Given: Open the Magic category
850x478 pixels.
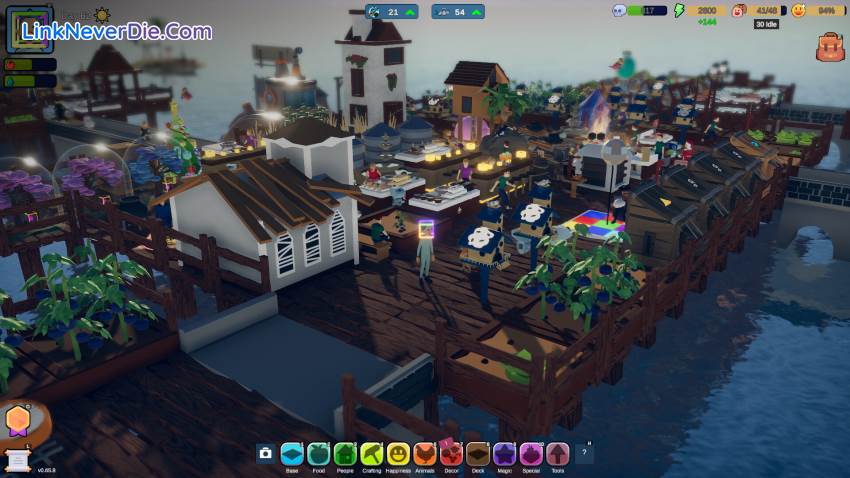Looking at the screenshot, I should (504, 454).
